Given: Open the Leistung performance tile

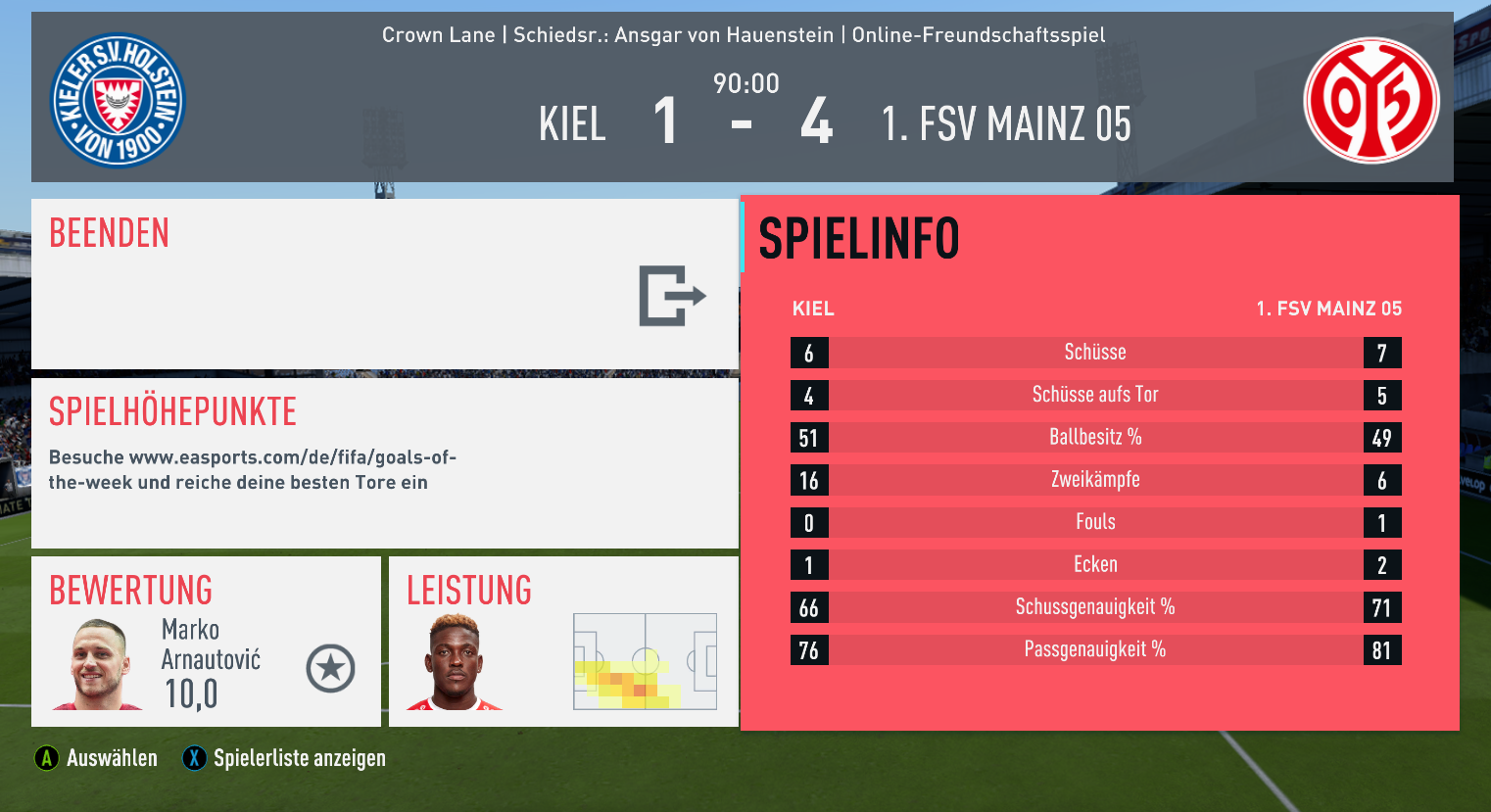Looking at the screenshot, I should click(x=563, y=642).
